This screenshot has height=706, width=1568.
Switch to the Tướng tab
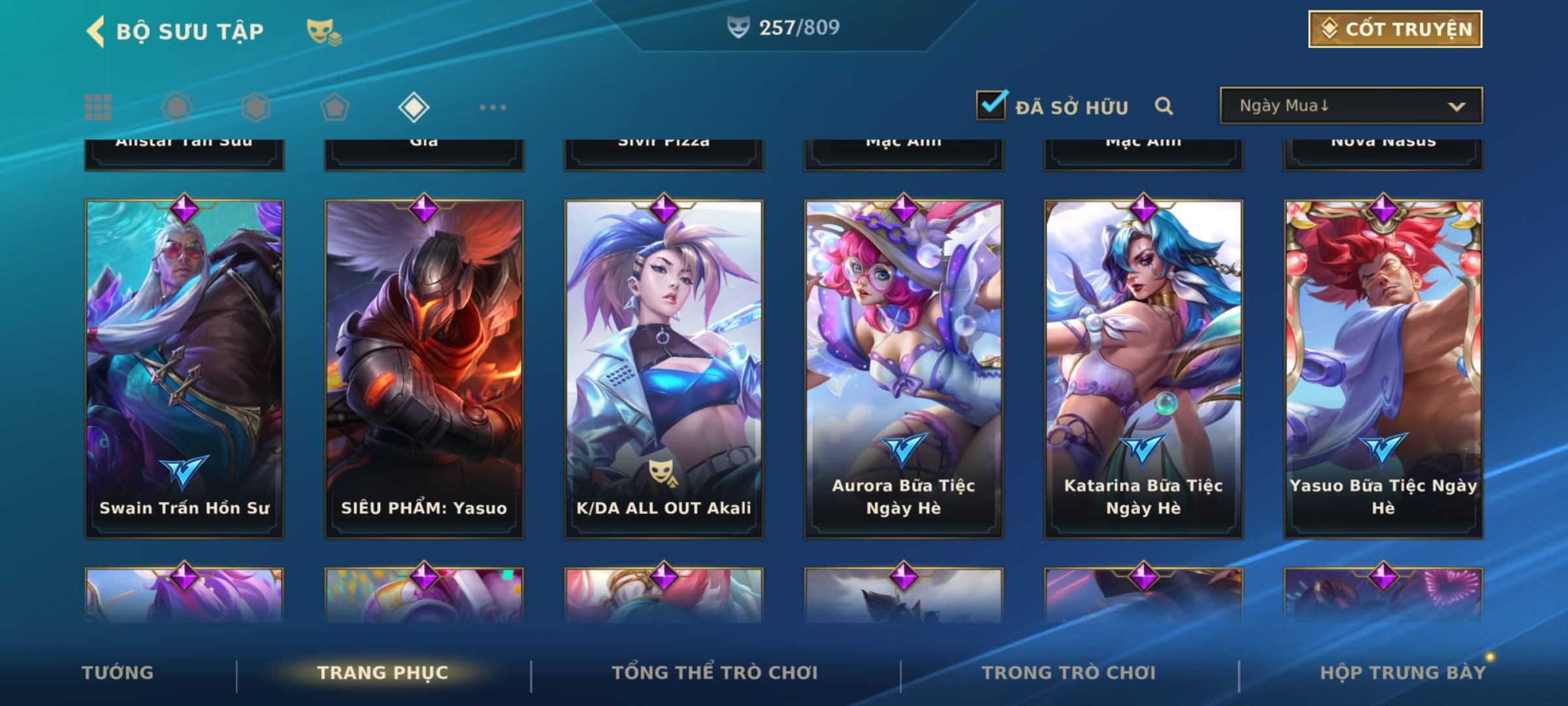(118, 673)
